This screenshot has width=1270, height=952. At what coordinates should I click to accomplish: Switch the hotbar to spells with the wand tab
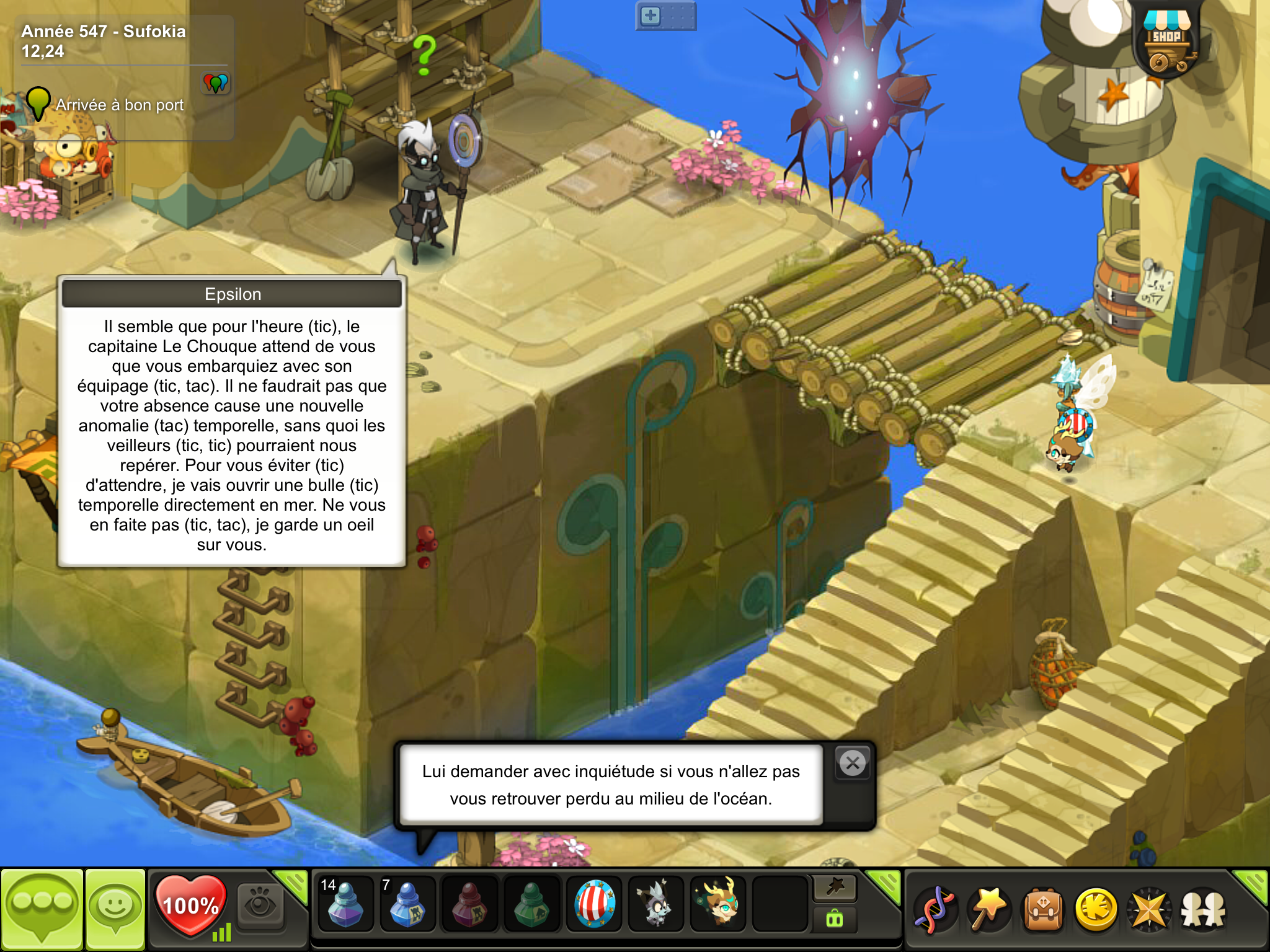tap(835, 888)
